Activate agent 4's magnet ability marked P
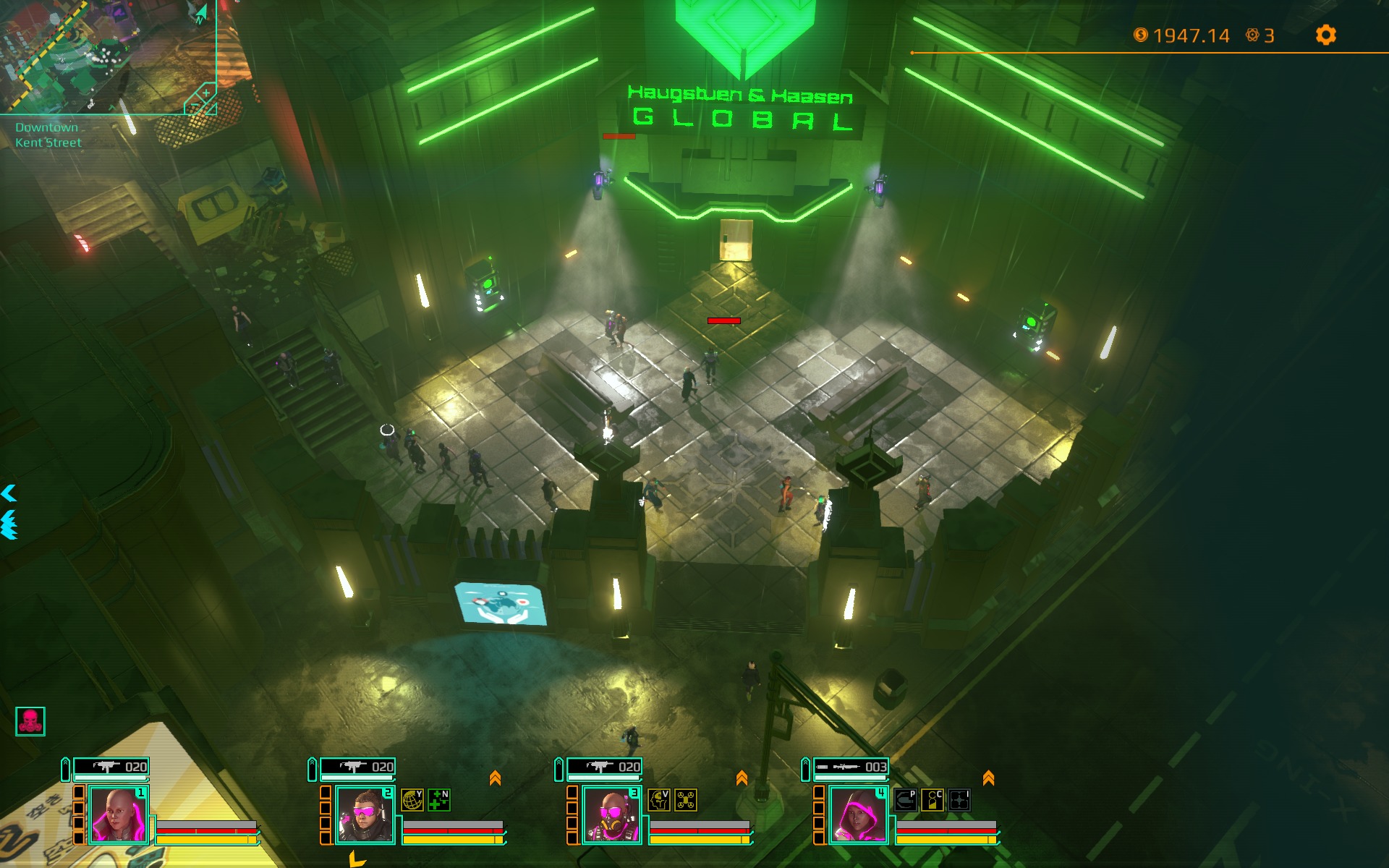Viewport: 1389px width, 868px height. [x=905, y=800]
